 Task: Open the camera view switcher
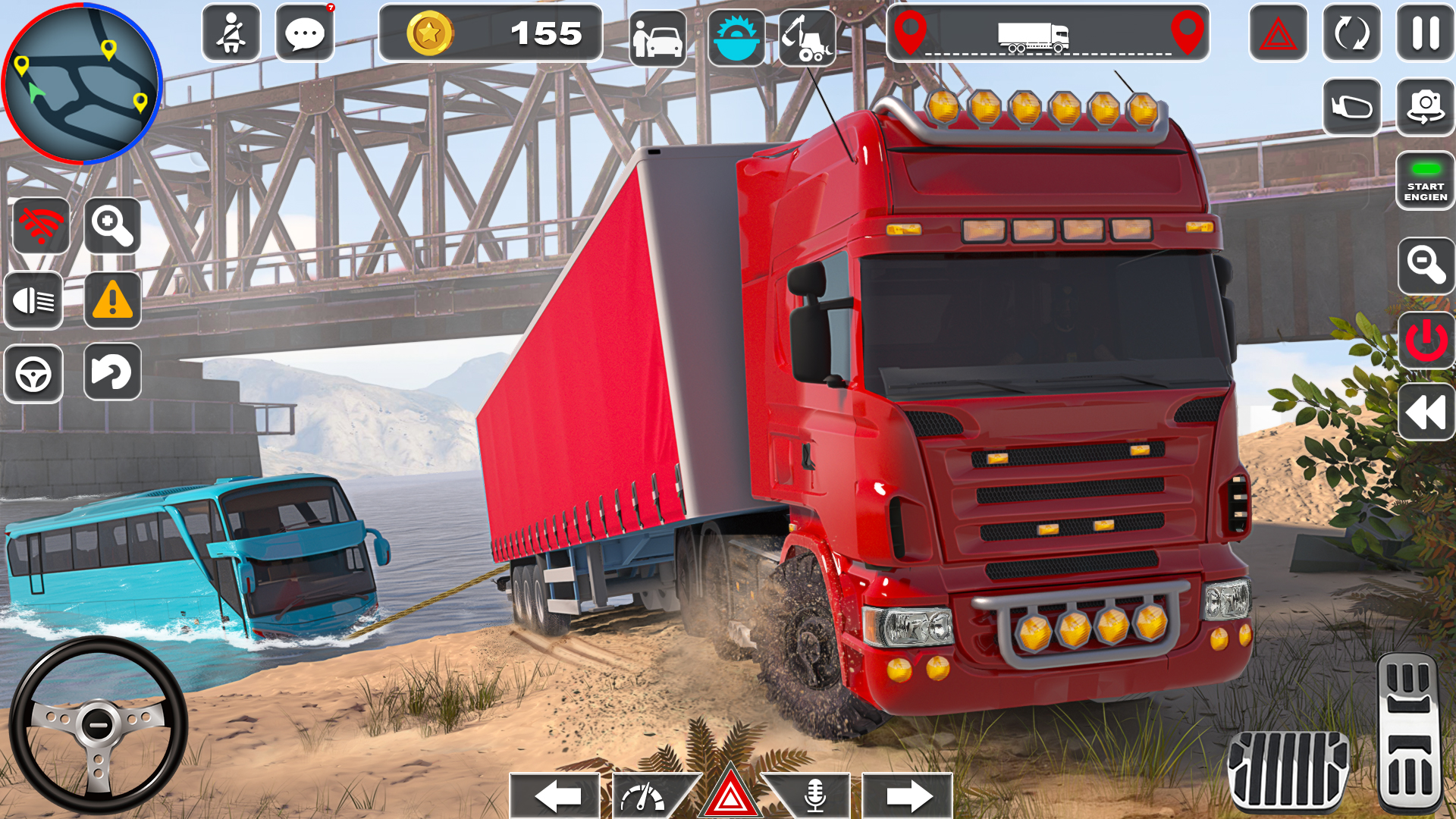click(x=1424, y=106)
